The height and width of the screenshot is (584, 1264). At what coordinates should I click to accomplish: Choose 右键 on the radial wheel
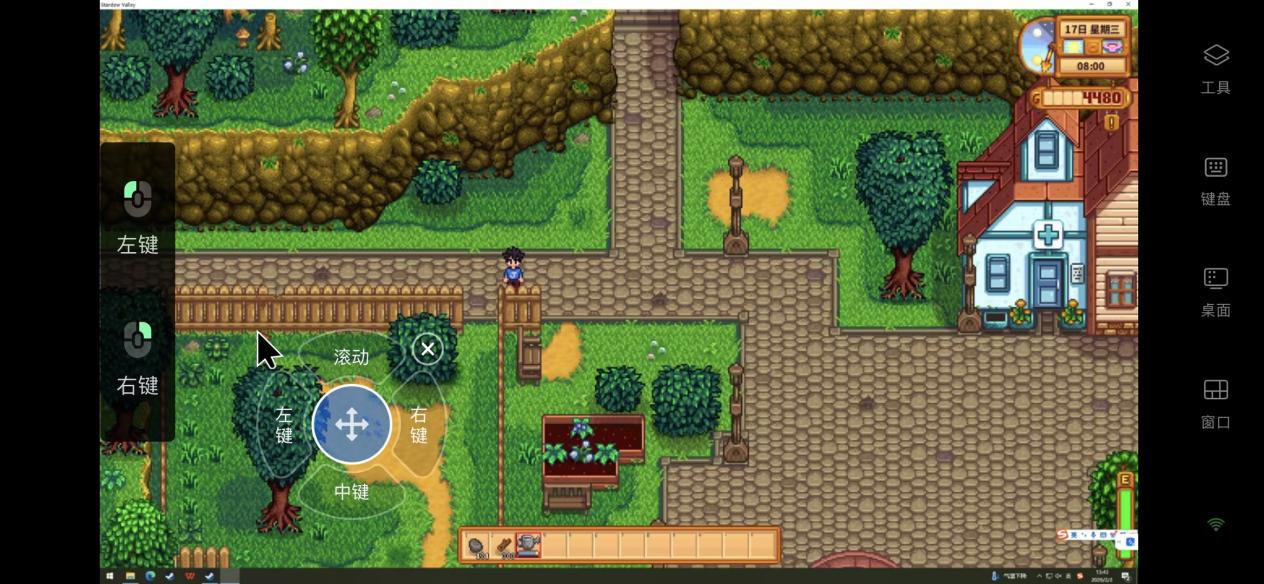419,425
